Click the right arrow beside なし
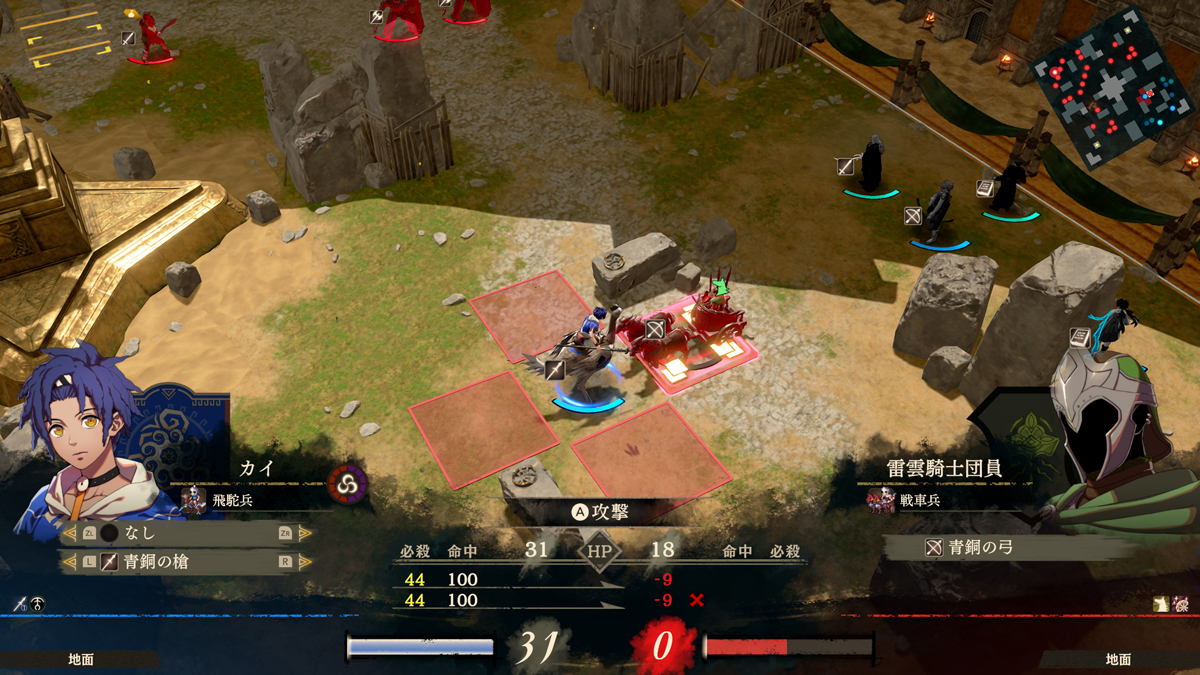Screen dimensions: 1200x675 305,534
